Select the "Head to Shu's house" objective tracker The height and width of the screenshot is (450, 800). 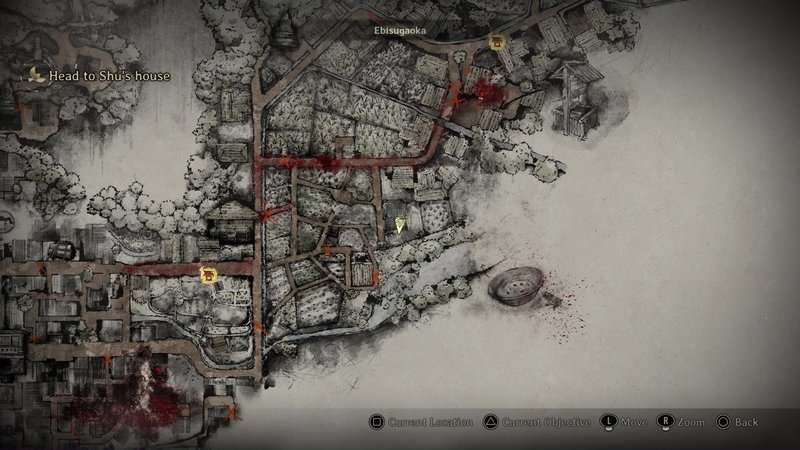pos(98,75)
